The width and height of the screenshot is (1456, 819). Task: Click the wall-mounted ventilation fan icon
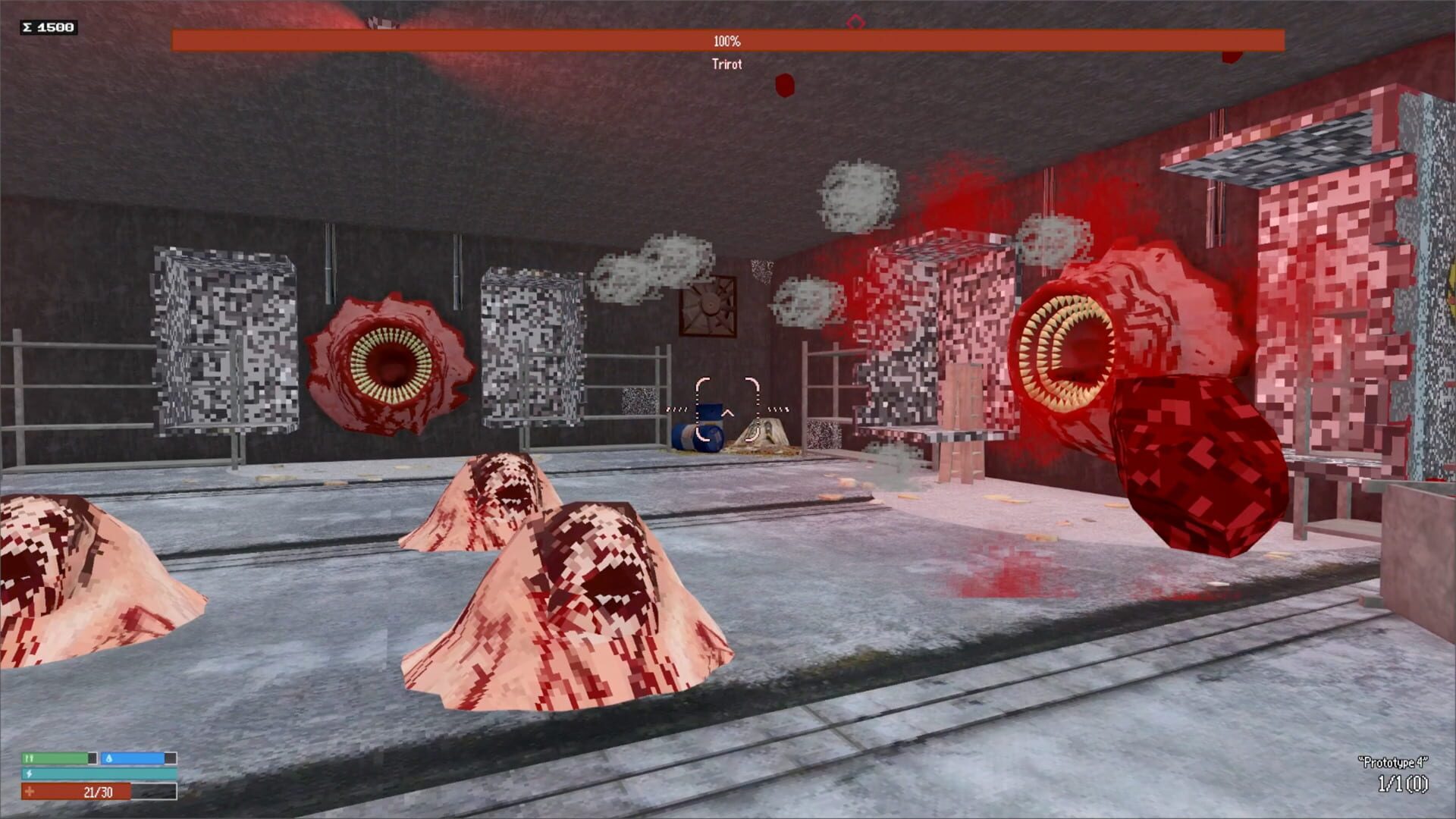(x=708, y=307)
